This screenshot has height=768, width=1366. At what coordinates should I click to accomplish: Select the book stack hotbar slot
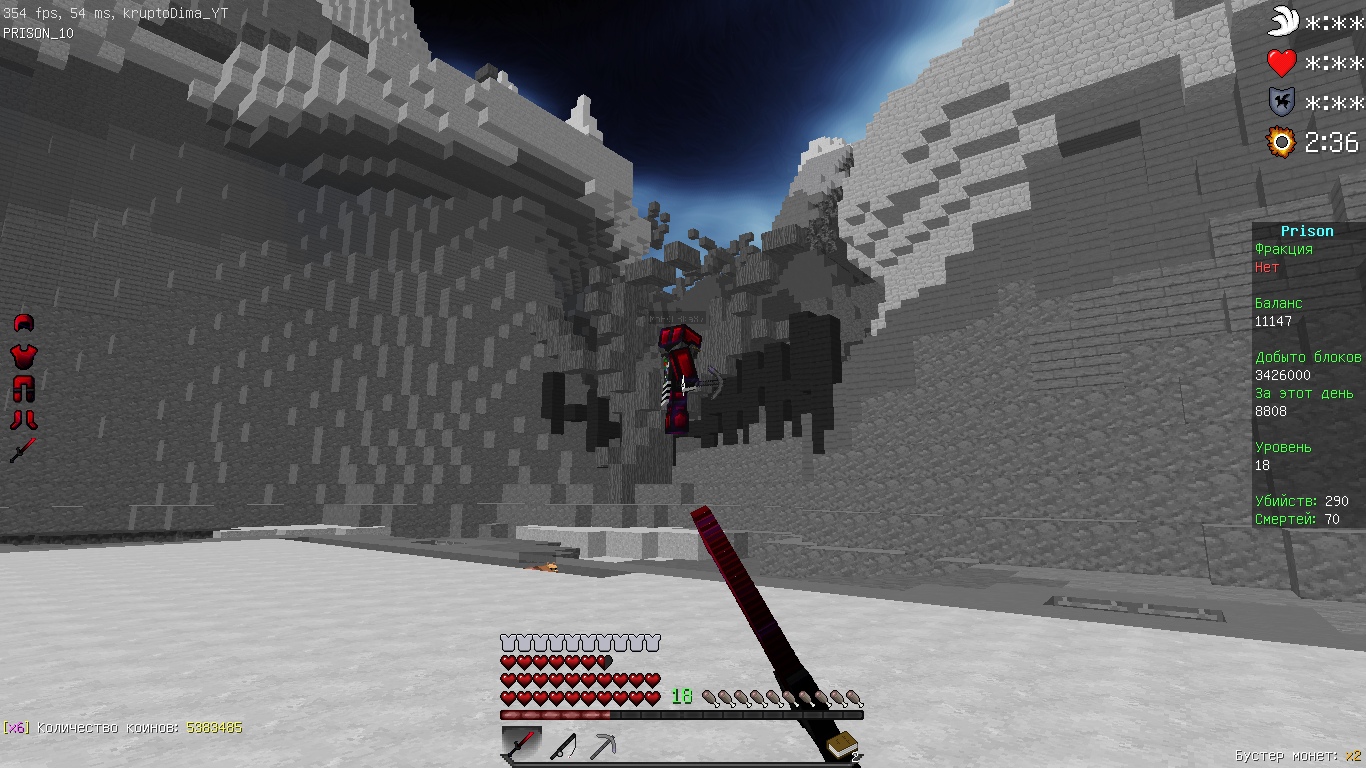pos(843,745)
